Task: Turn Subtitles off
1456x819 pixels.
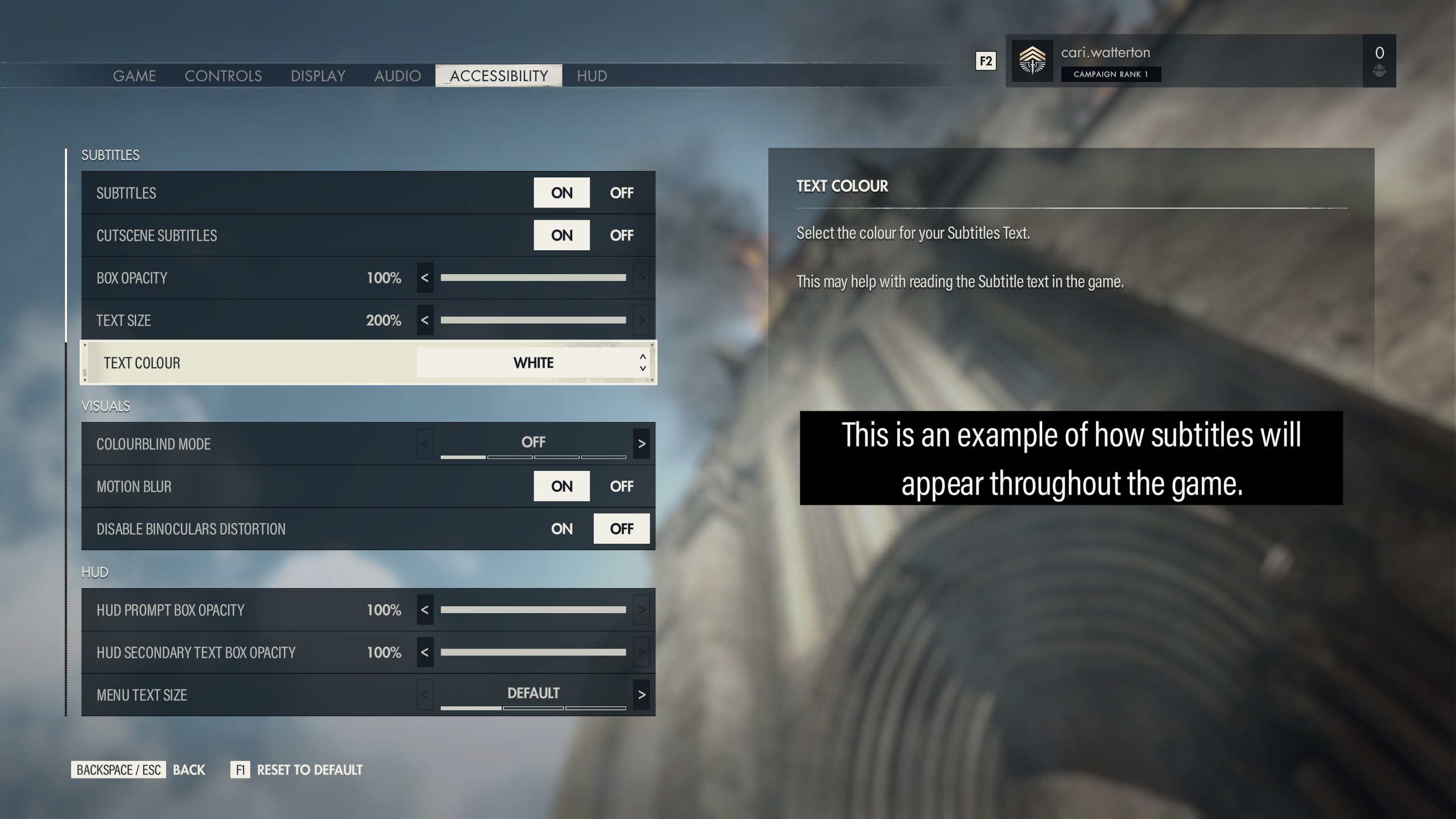Action: pyautogui.click(x=621, y=193)
